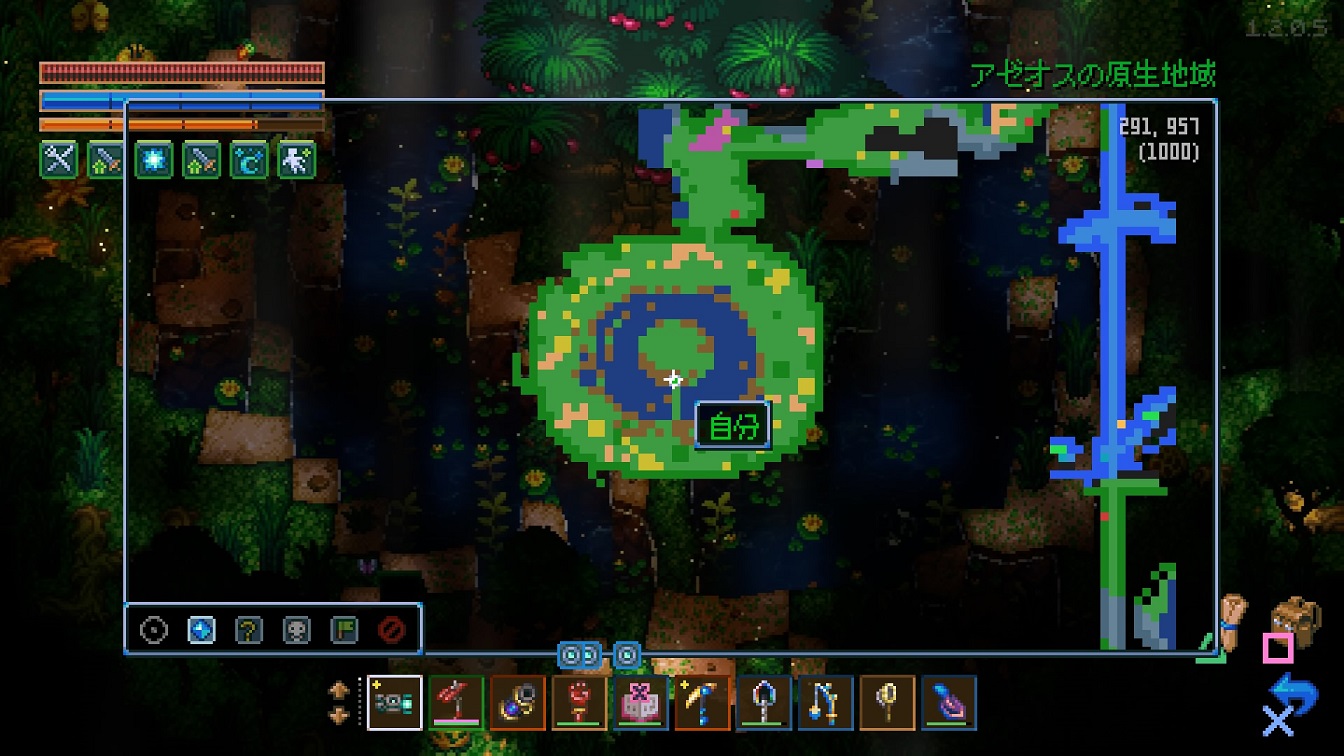This screenshot has height=756, width=1344.
Task: Choose the pink book hotbar slot
Action: [641, 703]
